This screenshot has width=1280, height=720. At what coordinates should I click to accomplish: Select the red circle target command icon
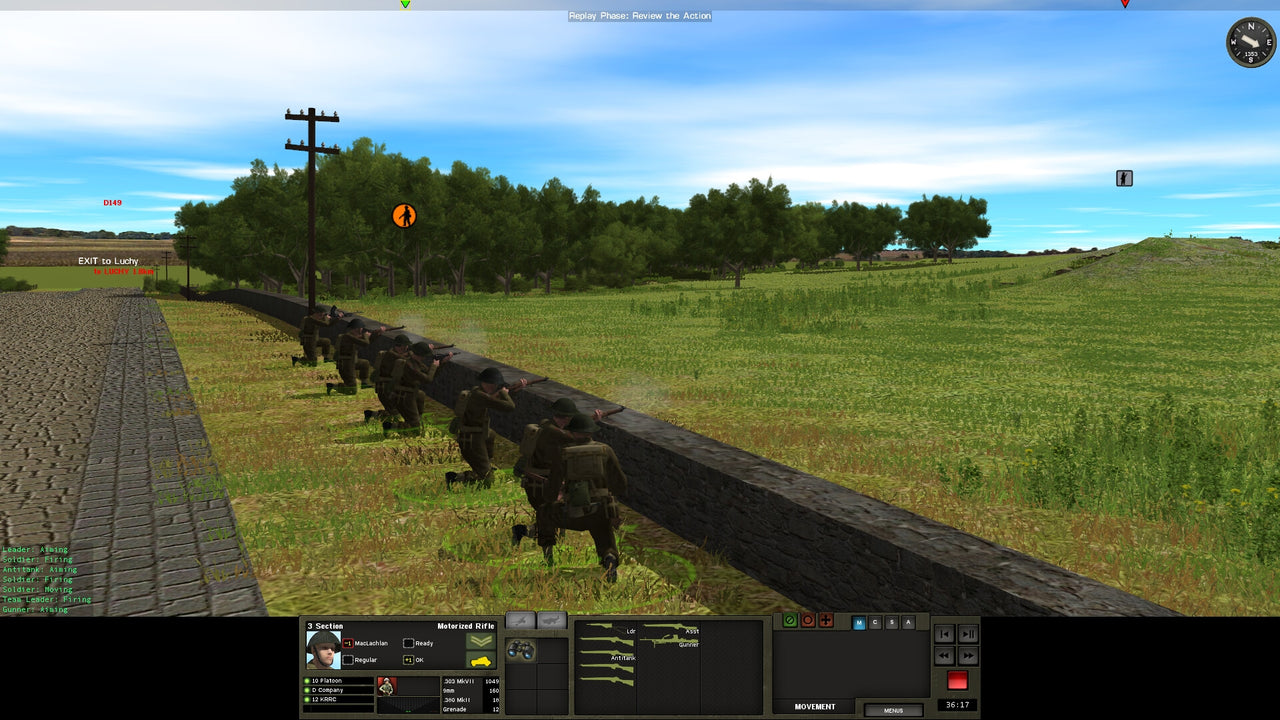click(x=808, y=621)
